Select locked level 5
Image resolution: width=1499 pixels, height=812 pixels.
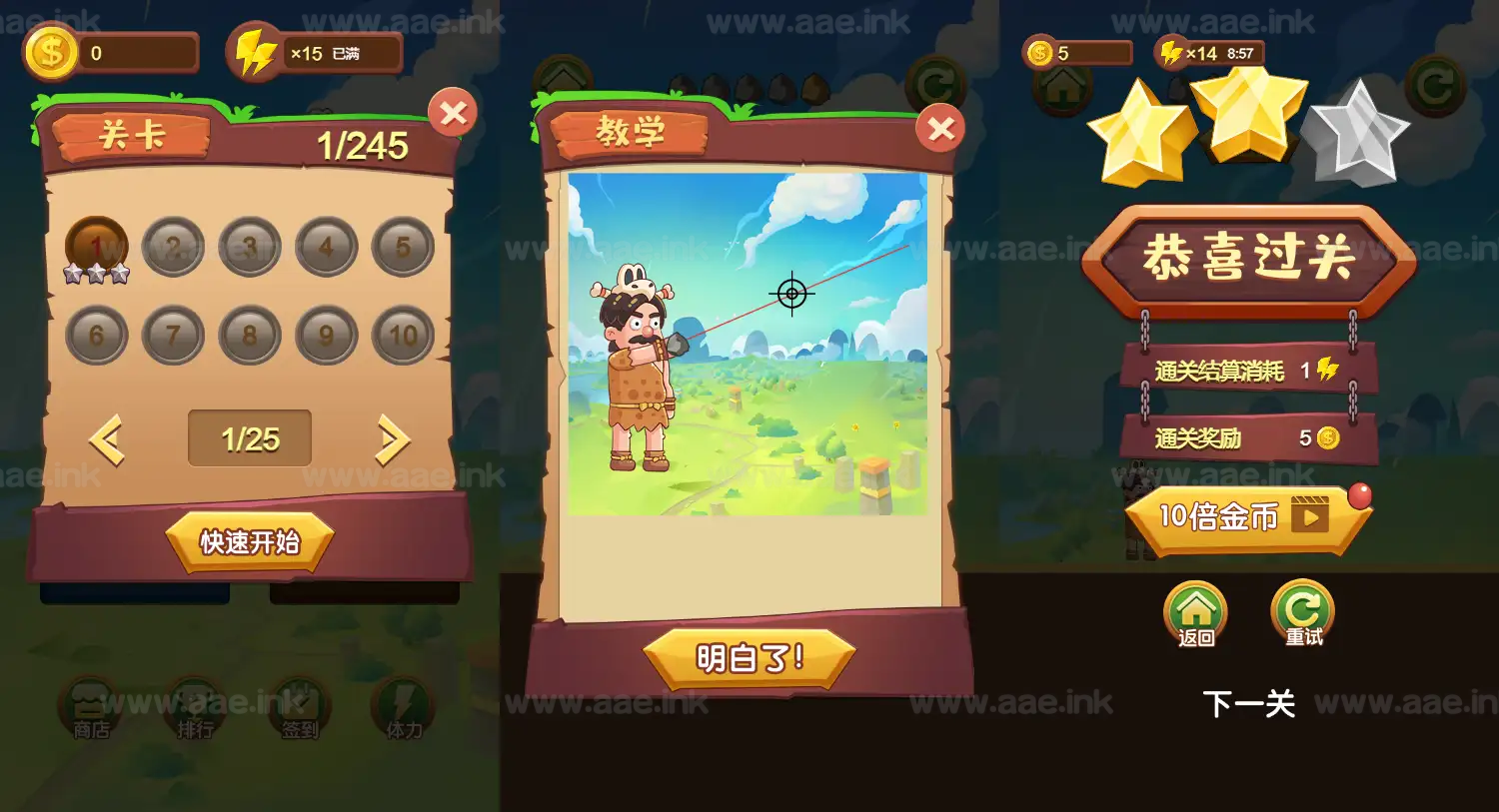point(405,245)
